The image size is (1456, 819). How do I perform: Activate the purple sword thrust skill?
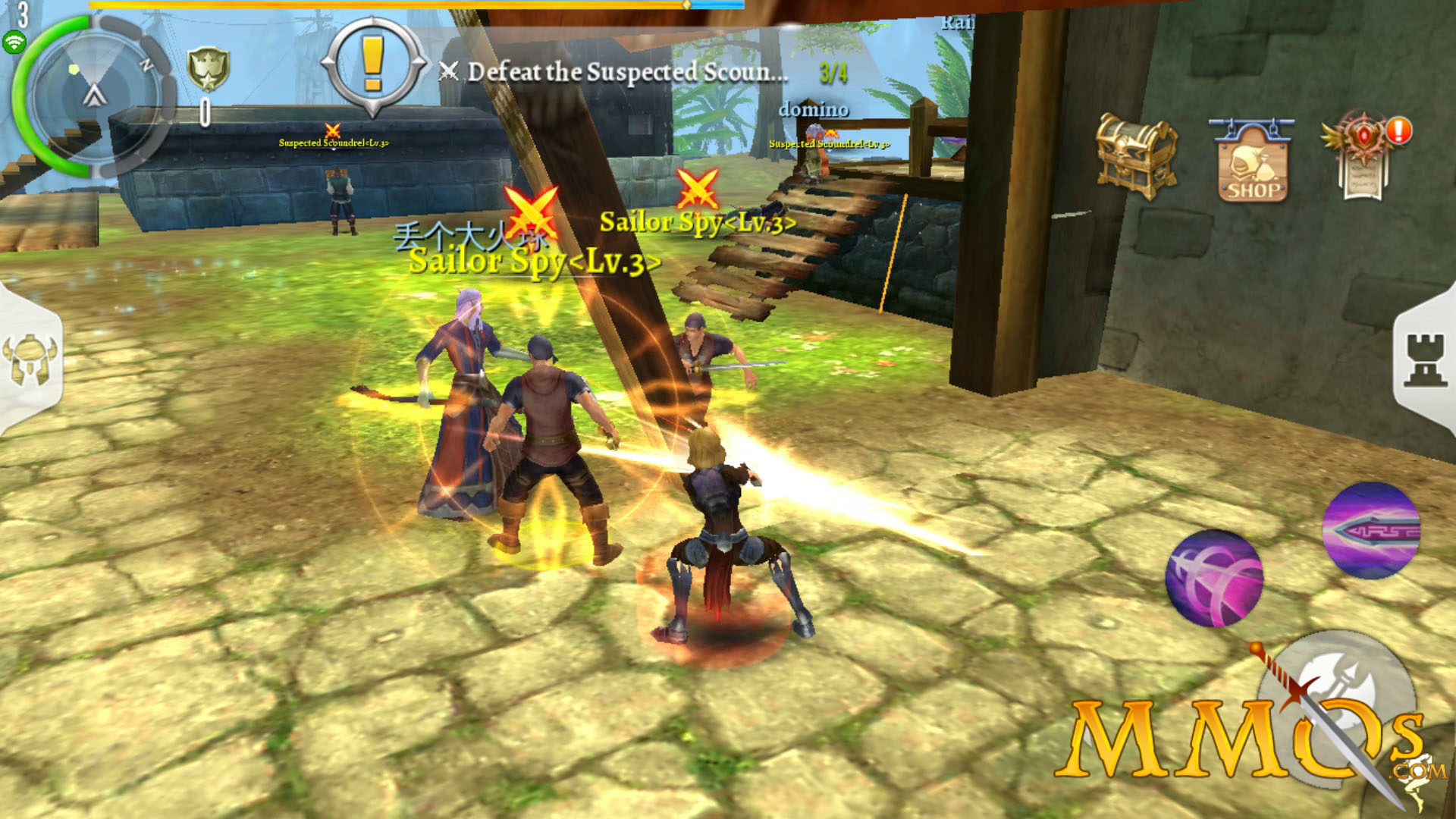pyautogui.click(x=1370, y=530)
